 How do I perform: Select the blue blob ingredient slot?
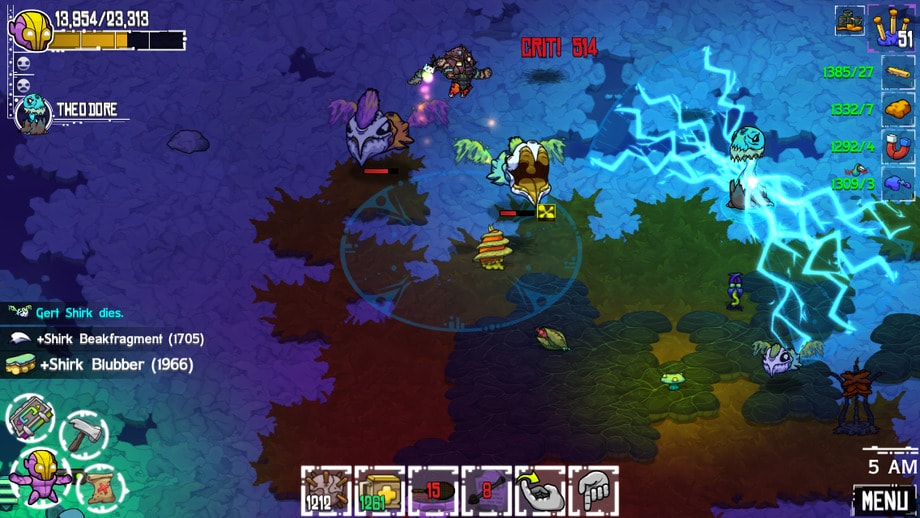point(896,183)
